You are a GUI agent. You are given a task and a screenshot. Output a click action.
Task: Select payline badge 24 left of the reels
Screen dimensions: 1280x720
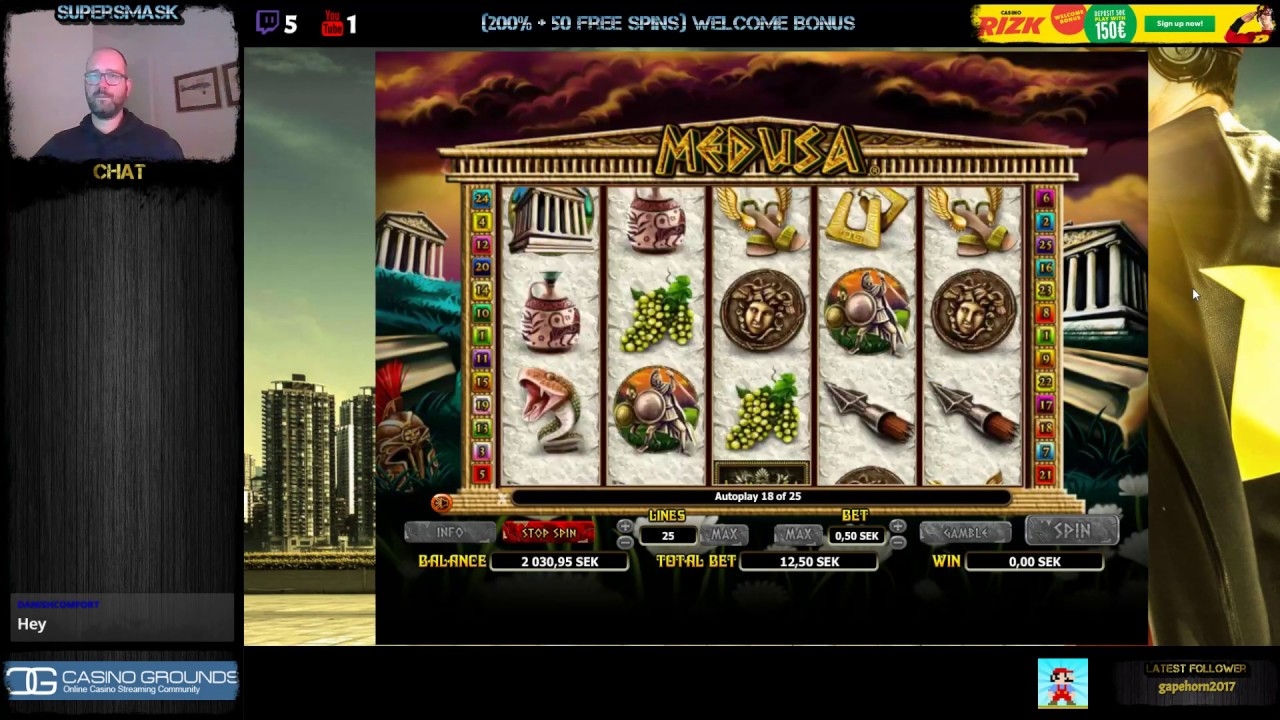482,199
